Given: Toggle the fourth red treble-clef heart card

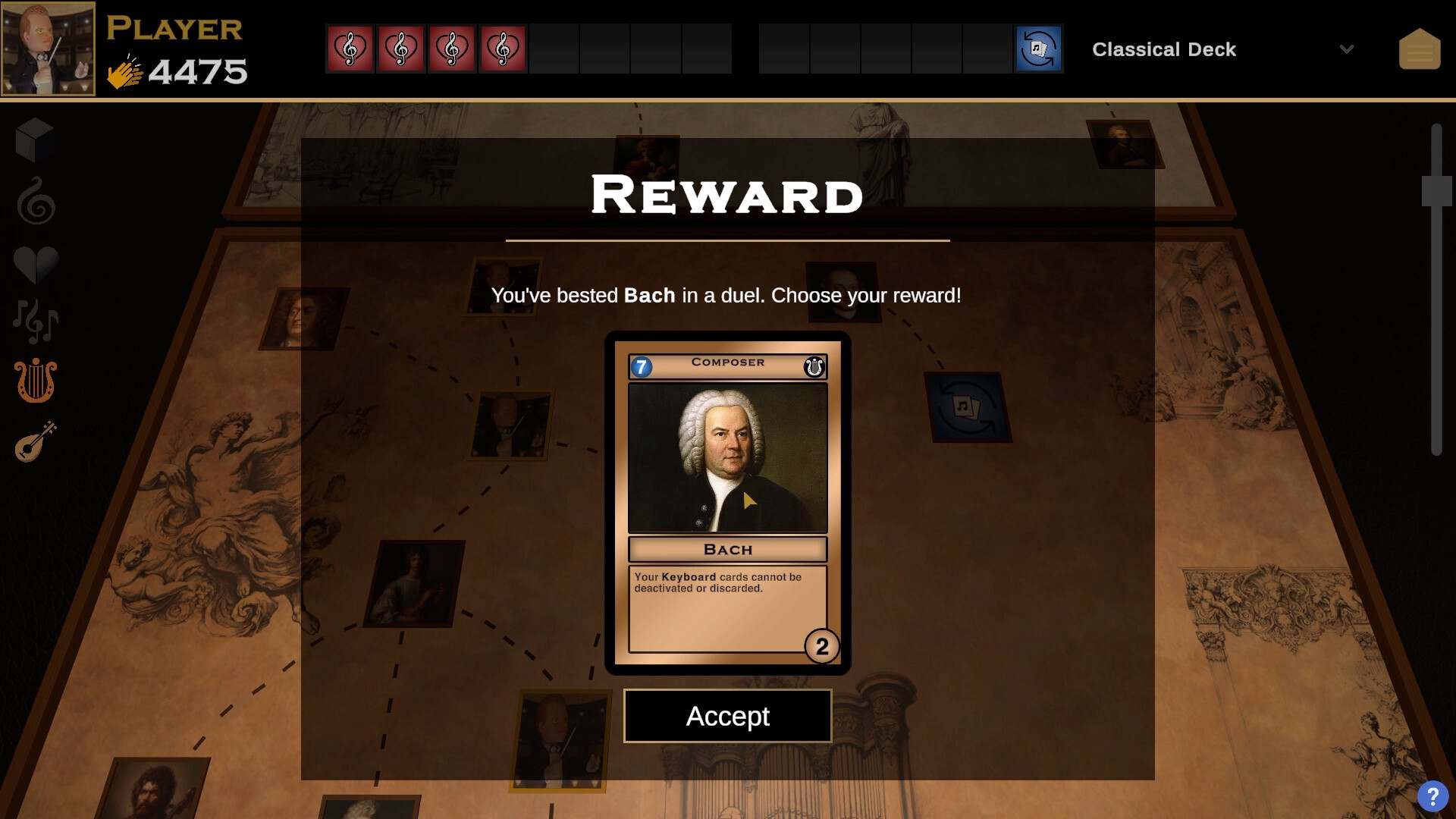Looking at the screenshot, I should click(503, 48).
